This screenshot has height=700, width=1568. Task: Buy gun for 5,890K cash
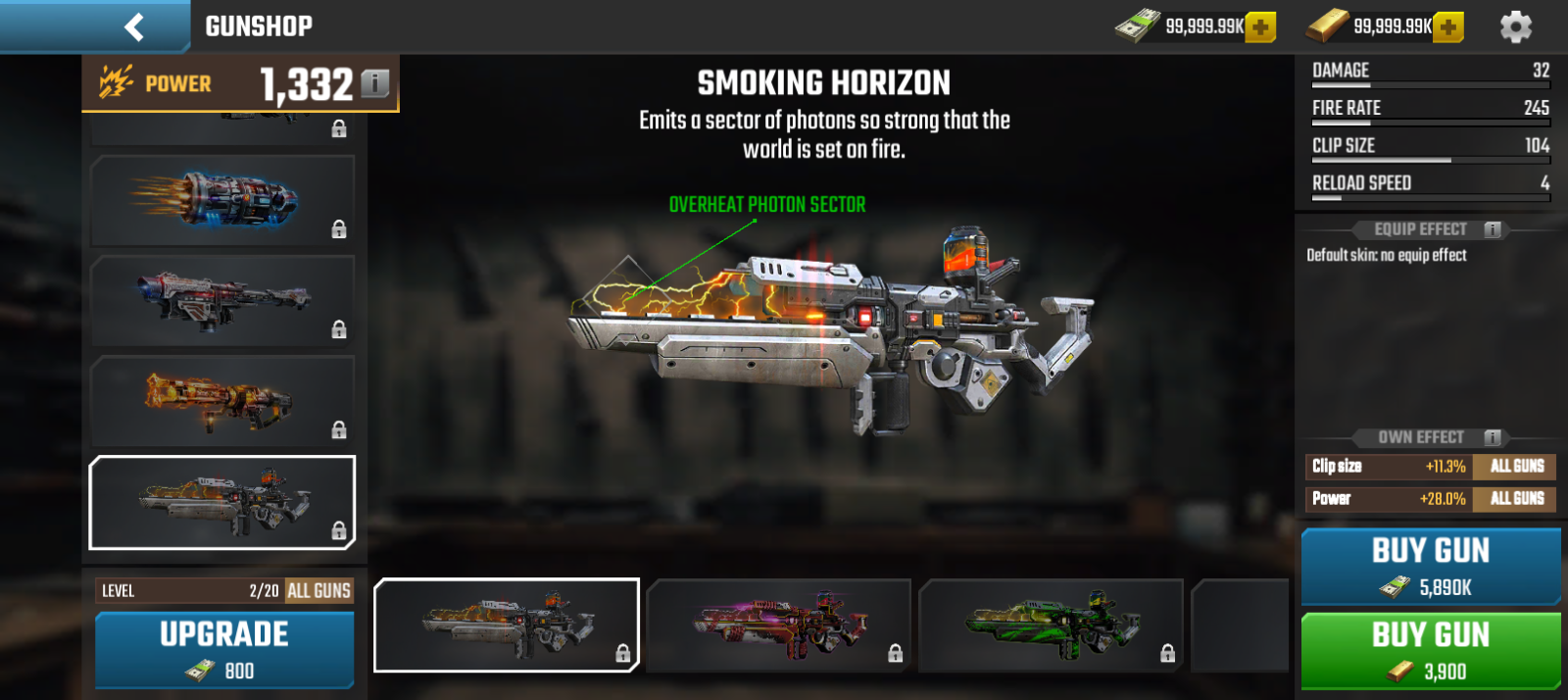pos(1430,567)
